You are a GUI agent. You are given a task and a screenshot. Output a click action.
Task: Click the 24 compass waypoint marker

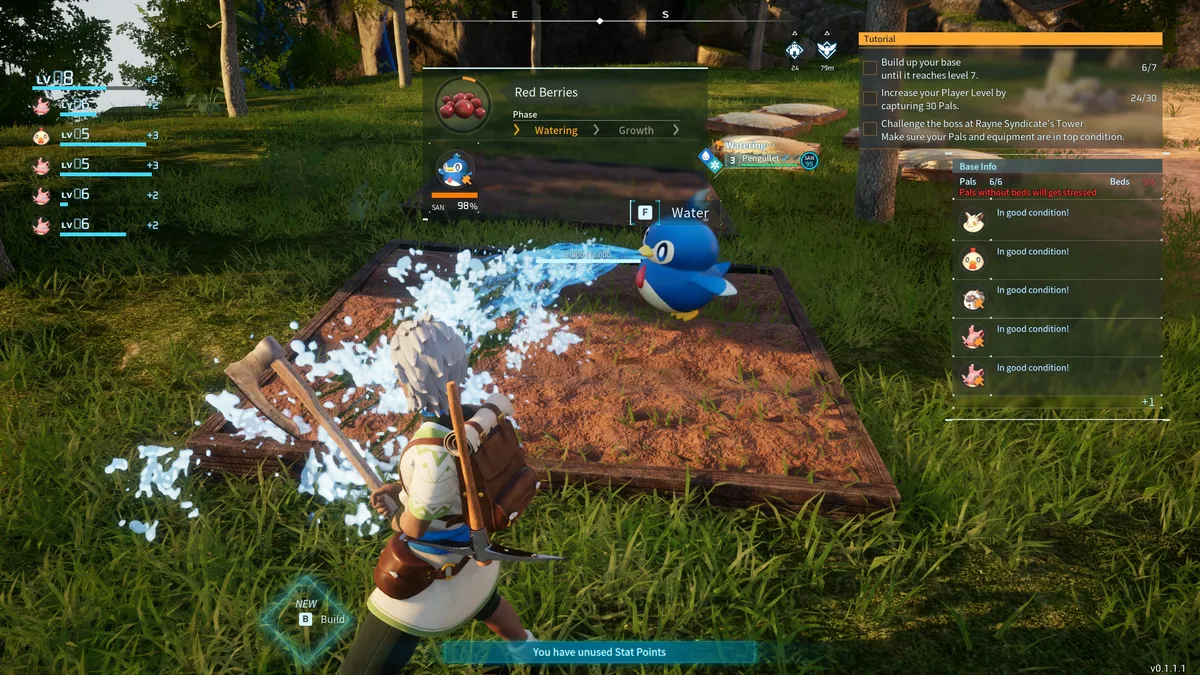coord(795,50)
